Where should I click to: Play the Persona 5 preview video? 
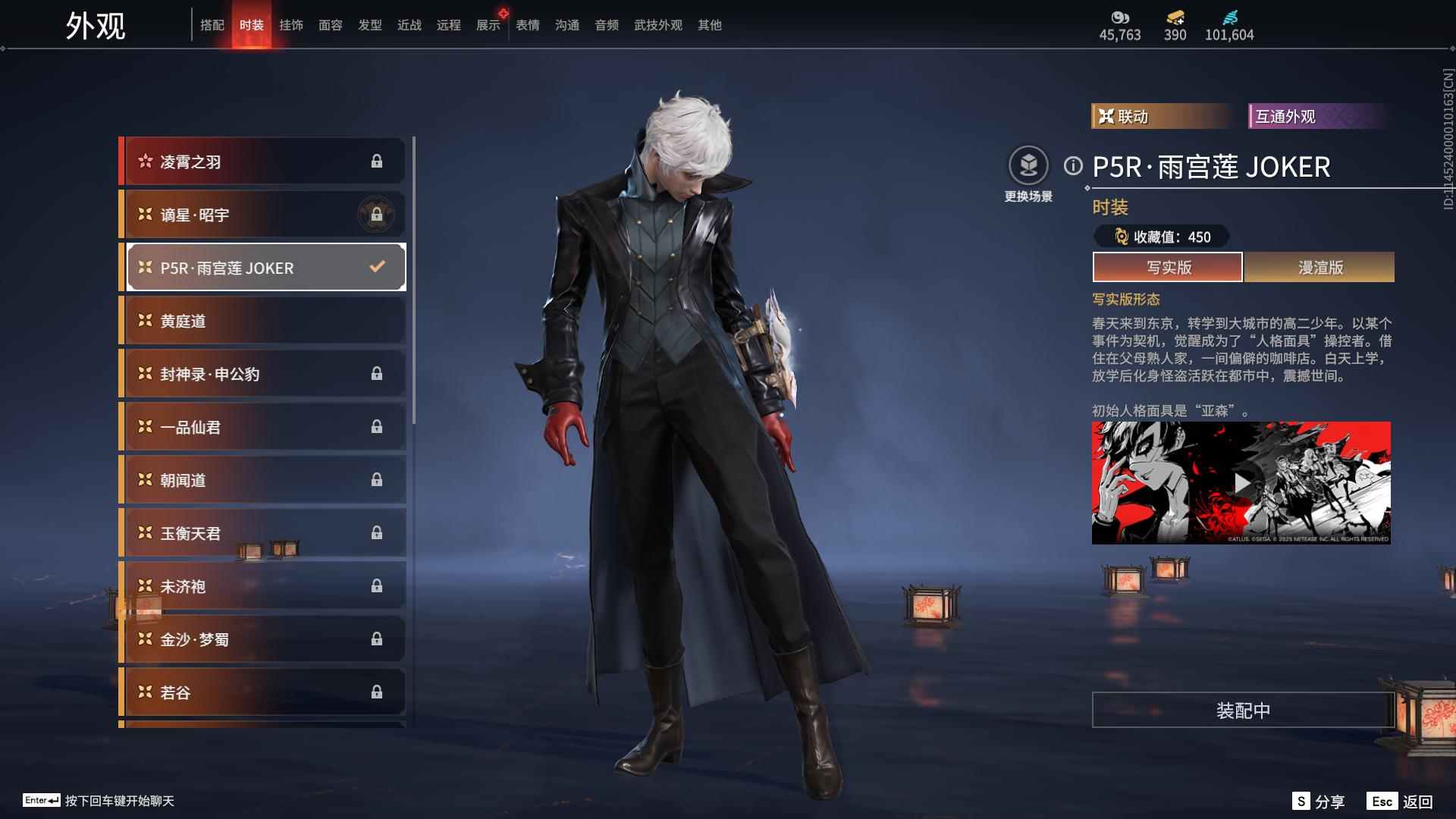(1241, 483)
